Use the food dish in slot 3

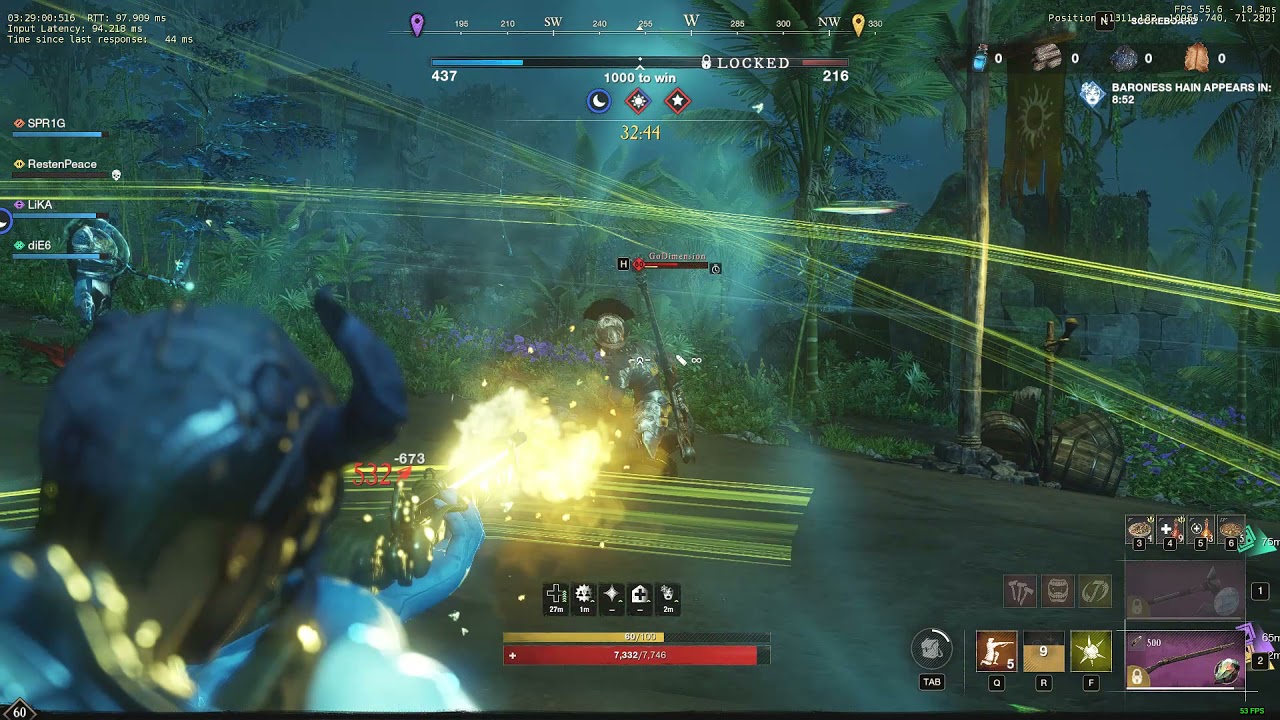(1140, 530)
